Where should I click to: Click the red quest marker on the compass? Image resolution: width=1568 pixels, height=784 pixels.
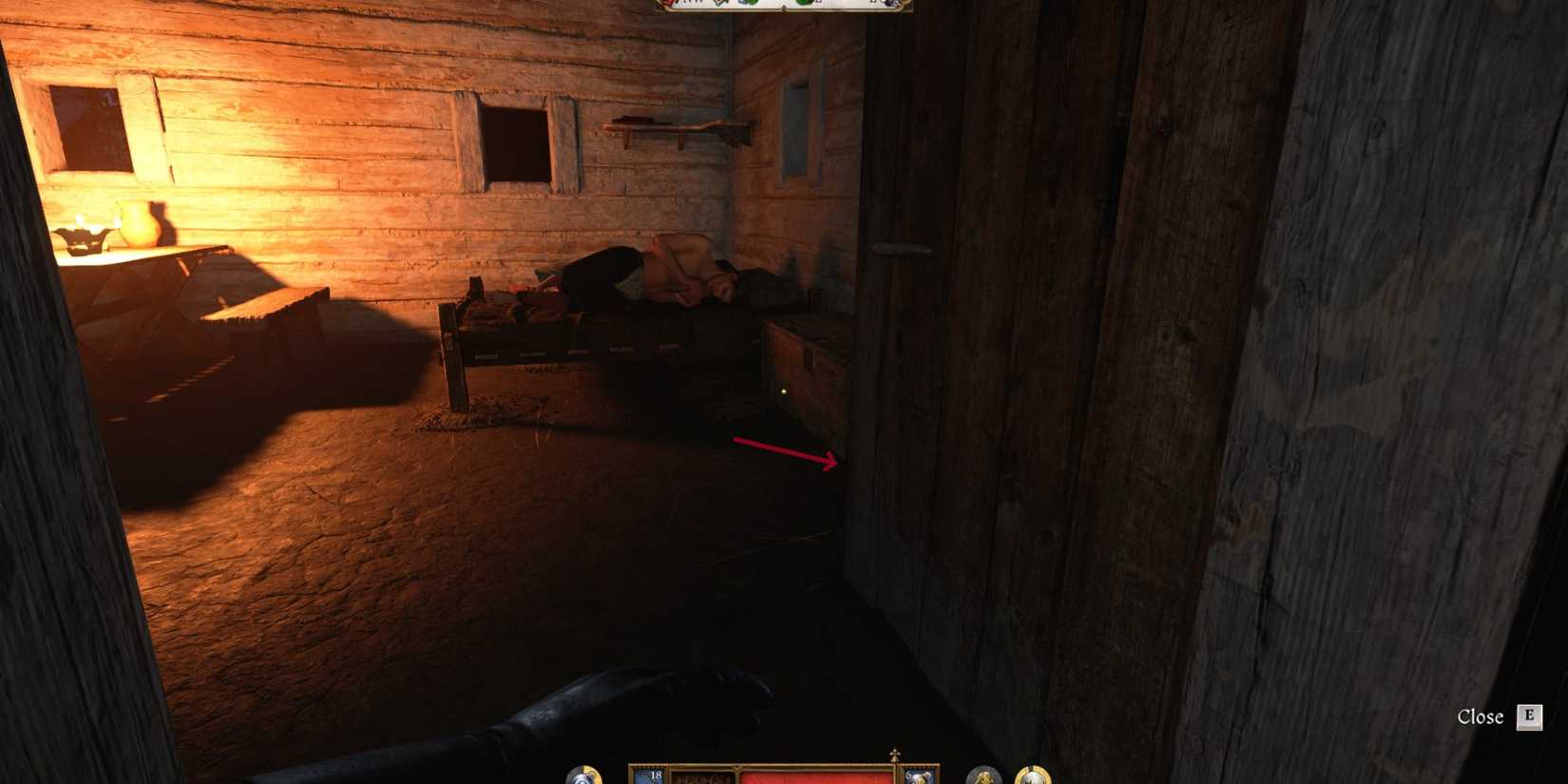[x=668, y=4]
